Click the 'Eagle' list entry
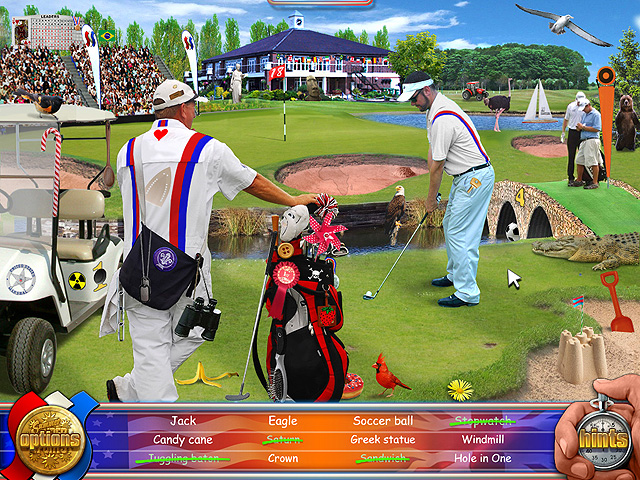640x480 pixels. (x=283, y=421)
